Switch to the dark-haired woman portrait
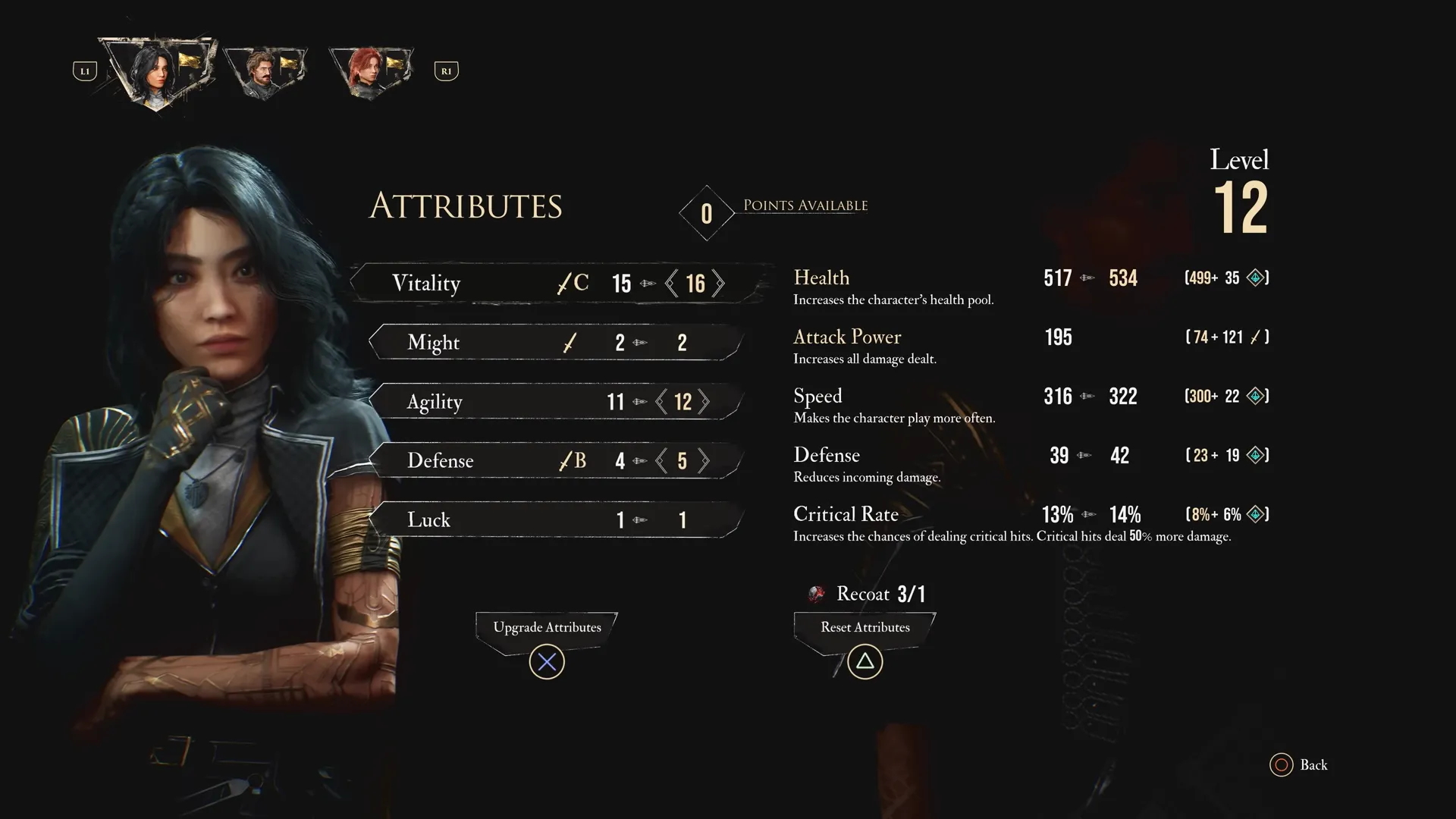The width and height of the screenshot is (1456, 819). 157,71
